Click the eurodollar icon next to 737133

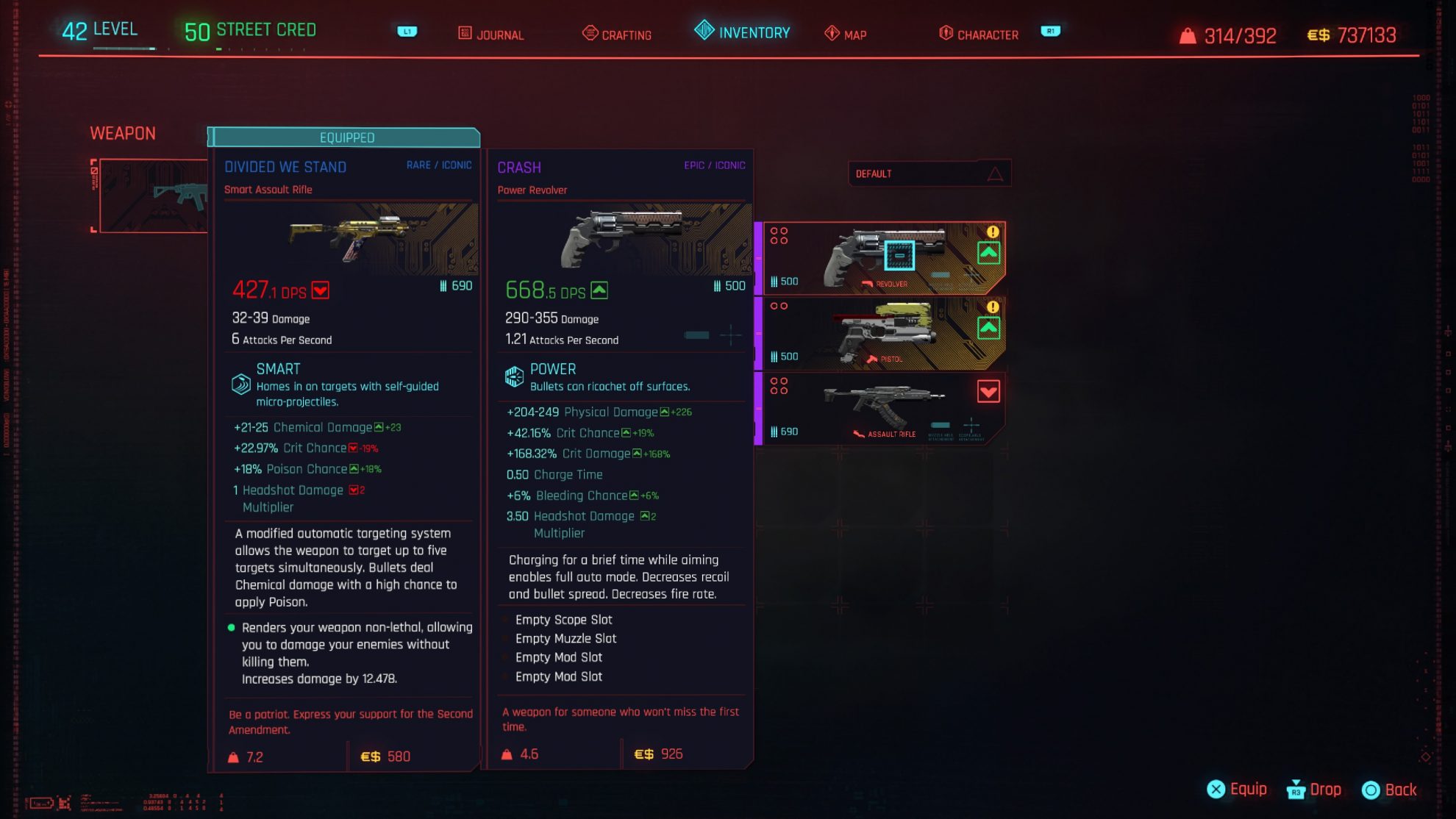pos(1319,34)
